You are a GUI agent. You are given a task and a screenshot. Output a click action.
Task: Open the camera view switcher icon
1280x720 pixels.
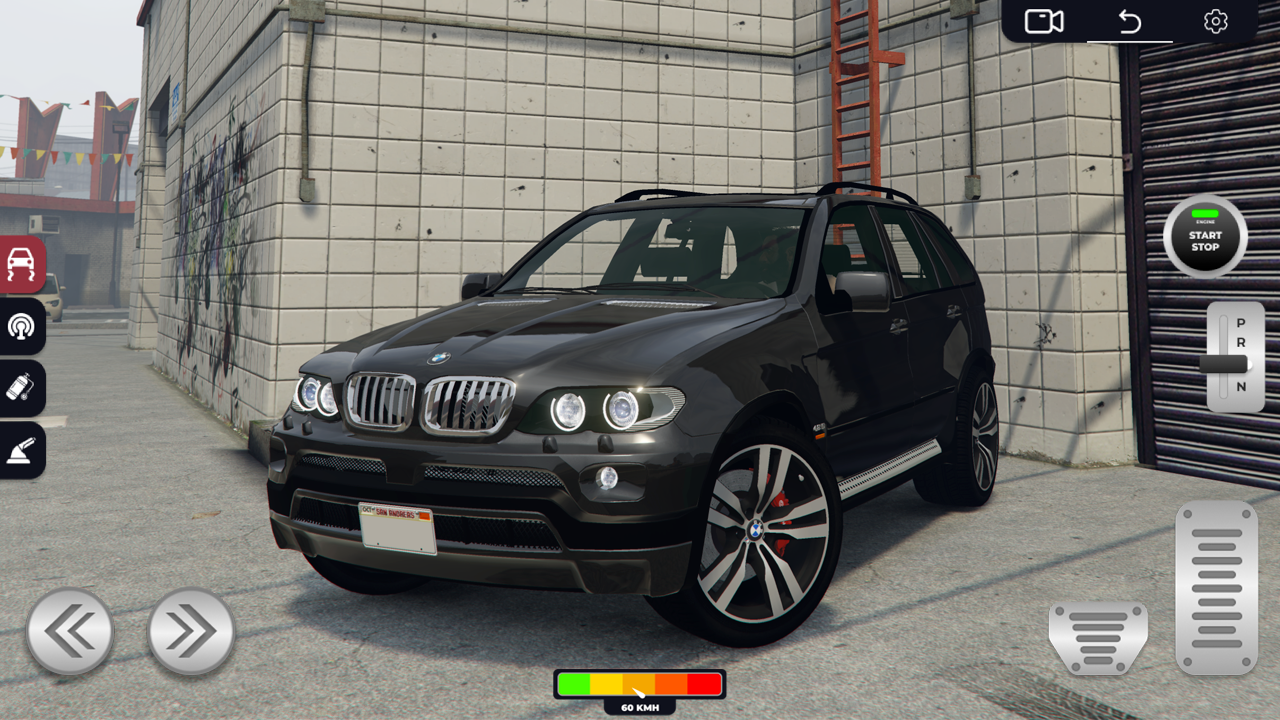click(x=1043, y=20)
